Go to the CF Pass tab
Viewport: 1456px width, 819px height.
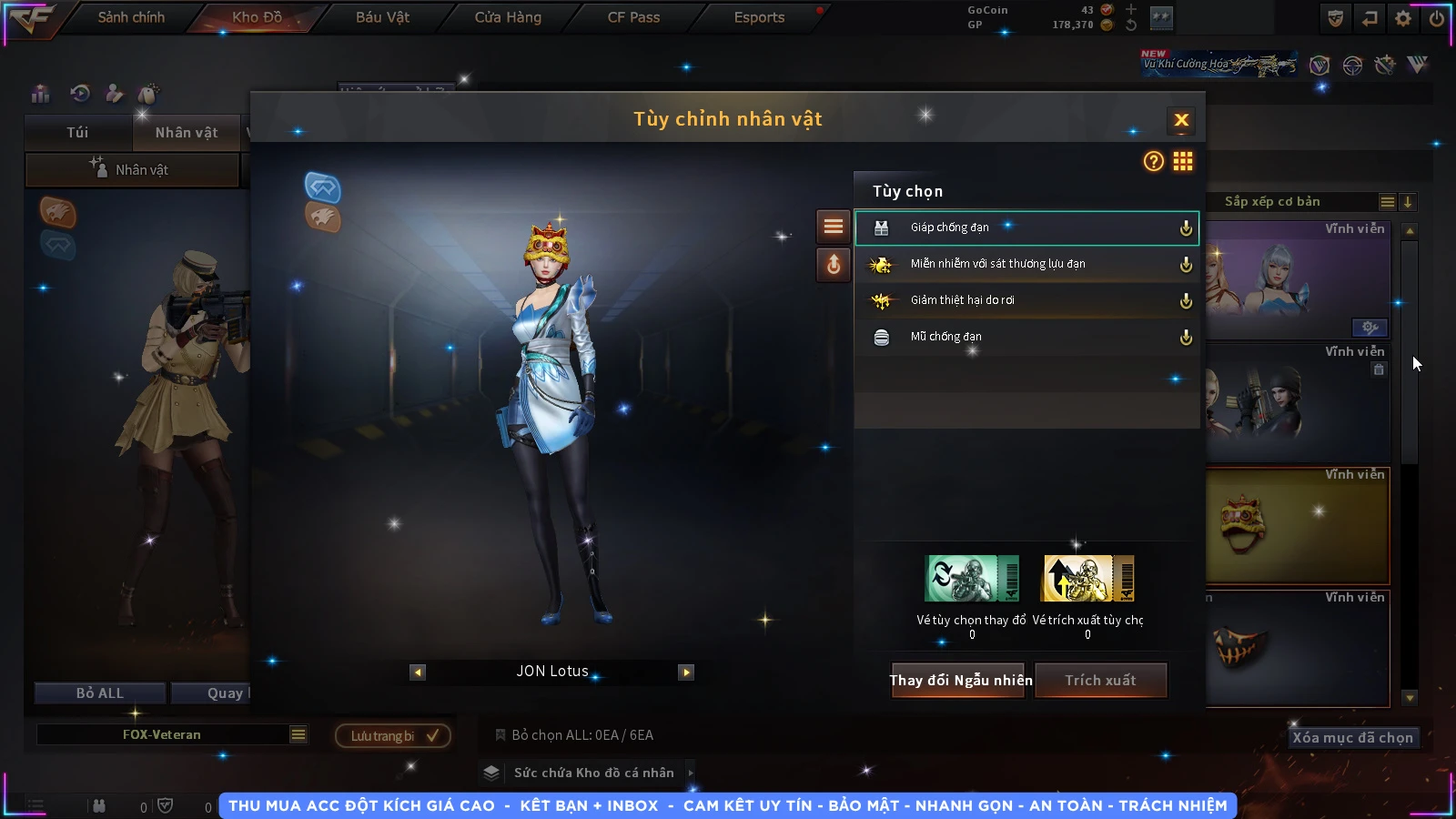pyautogui.click(x=633, y=17)
